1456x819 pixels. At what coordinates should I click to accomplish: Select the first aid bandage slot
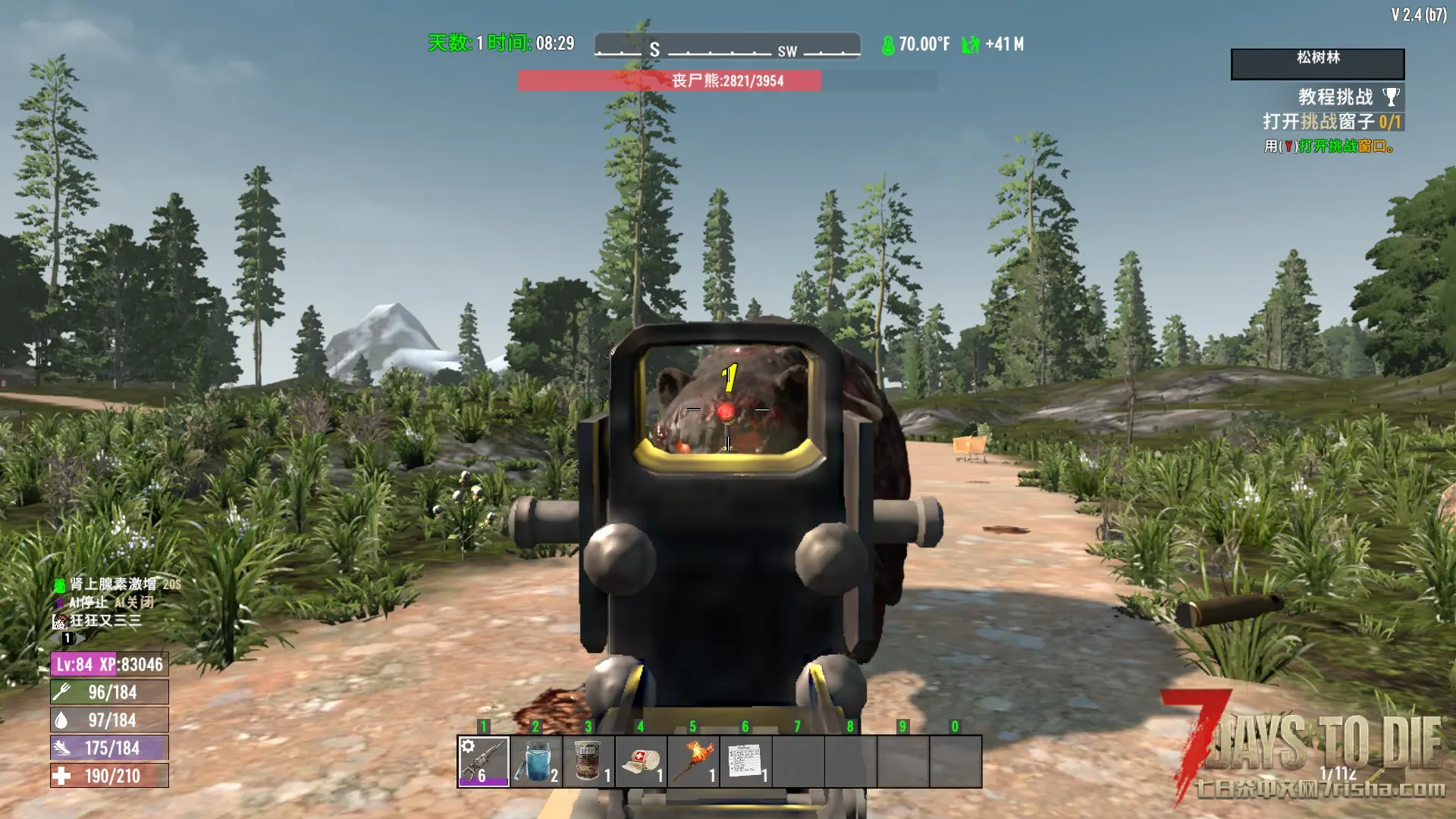(x=641, y=761)
